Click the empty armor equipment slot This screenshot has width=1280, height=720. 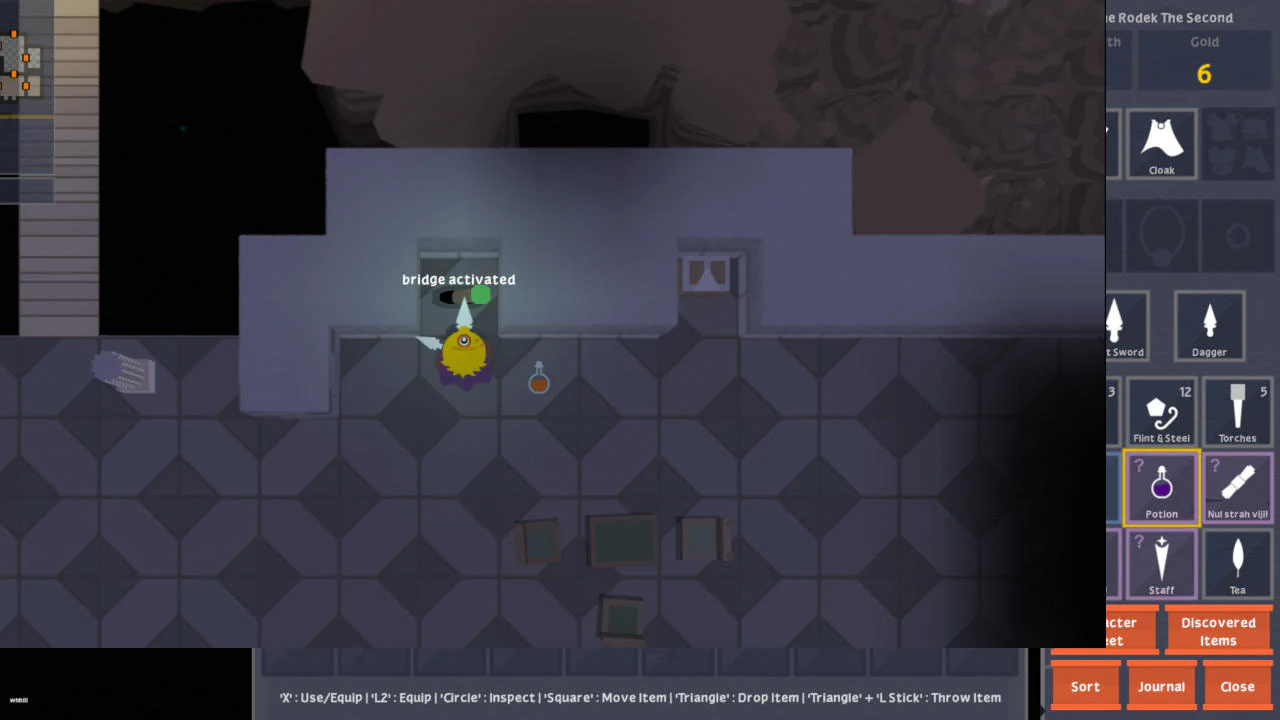1237,143
